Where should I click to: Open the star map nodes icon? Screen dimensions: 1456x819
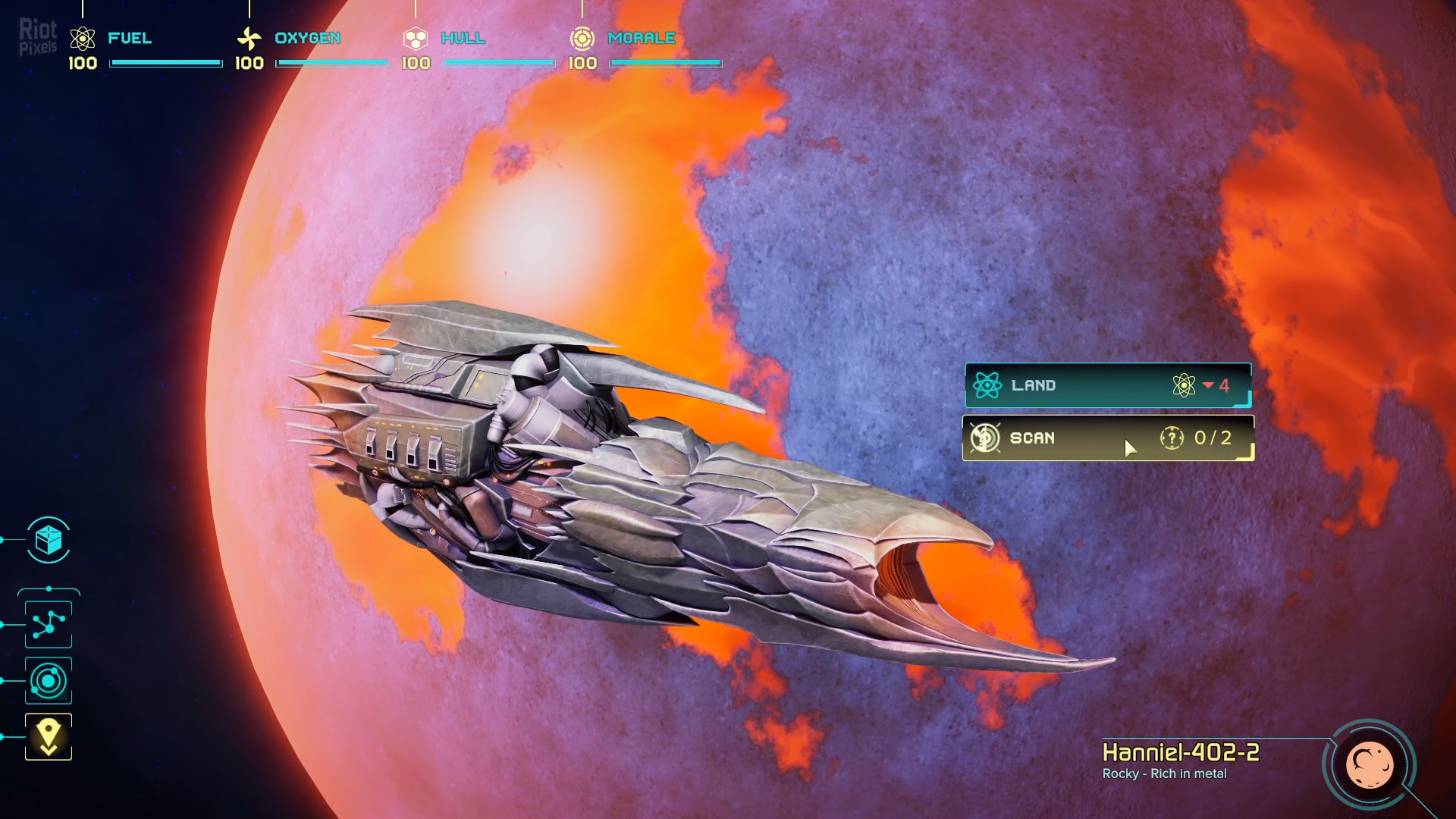click(x=49, y=624)
